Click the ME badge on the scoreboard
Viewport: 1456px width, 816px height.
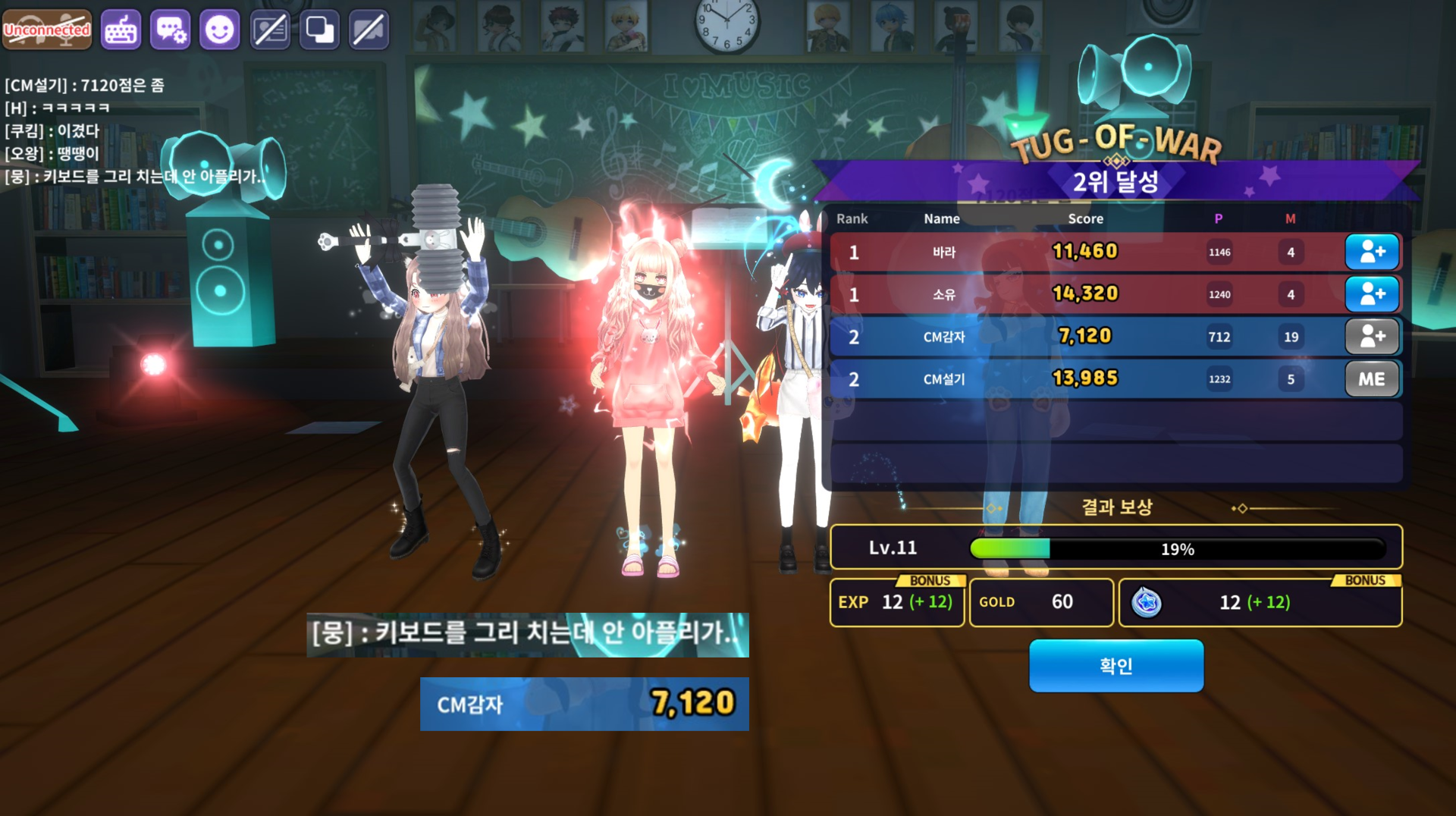tap(1371, 379)
